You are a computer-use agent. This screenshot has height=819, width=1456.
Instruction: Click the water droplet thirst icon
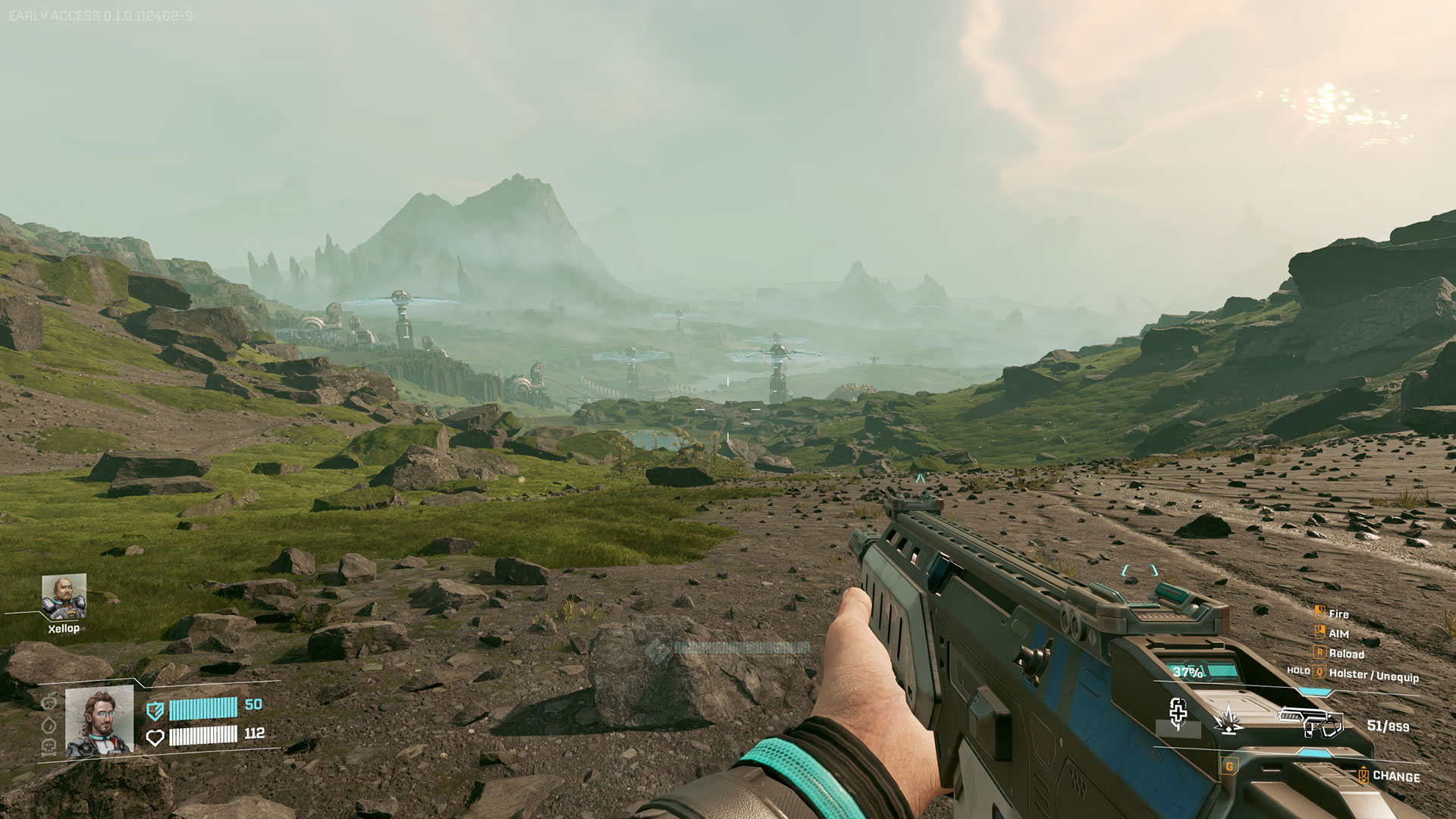[x=49, y=726]
